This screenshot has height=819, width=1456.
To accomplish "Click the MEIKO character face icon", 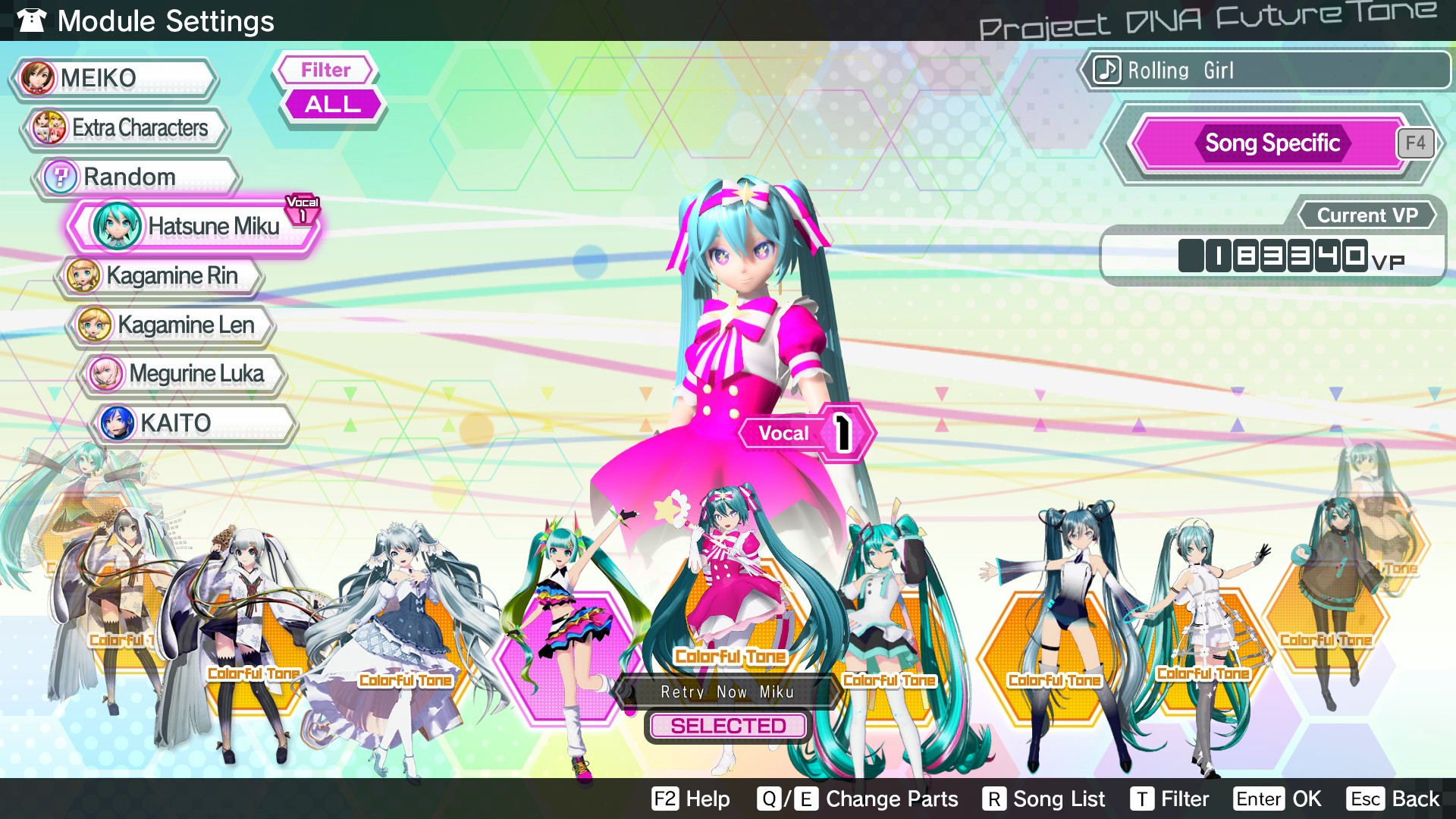I will [38, 78].
